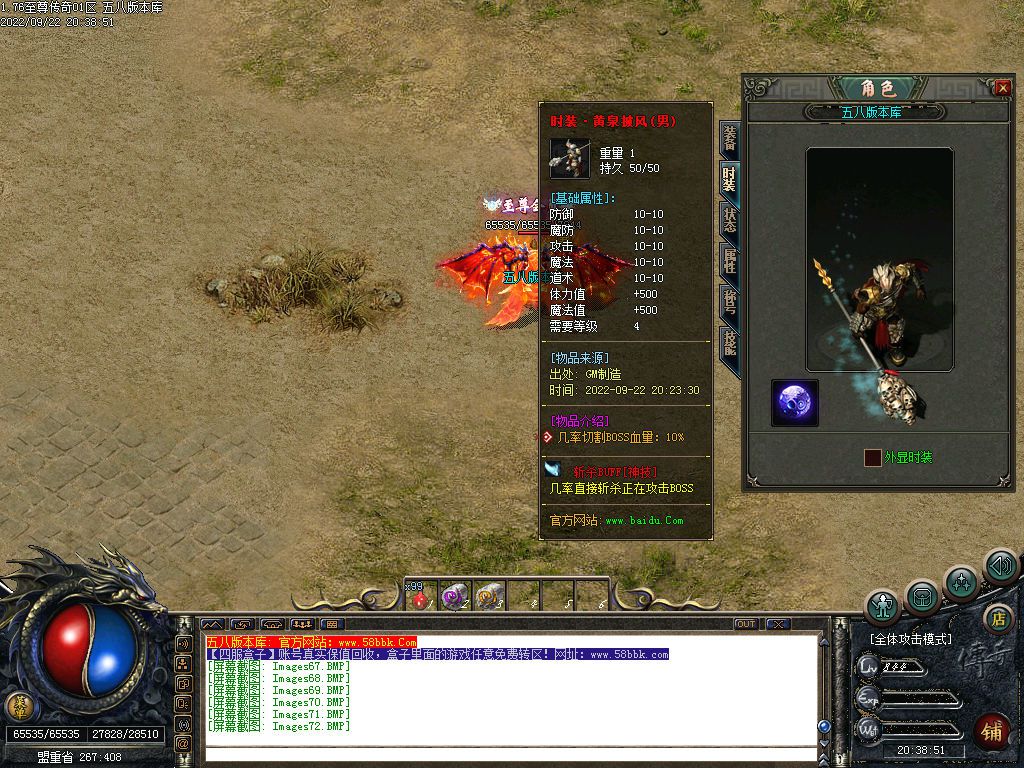This screenshot has height=768, width=1024.
Task: Select the purple scroll hotbar slot
Action: 455,597
